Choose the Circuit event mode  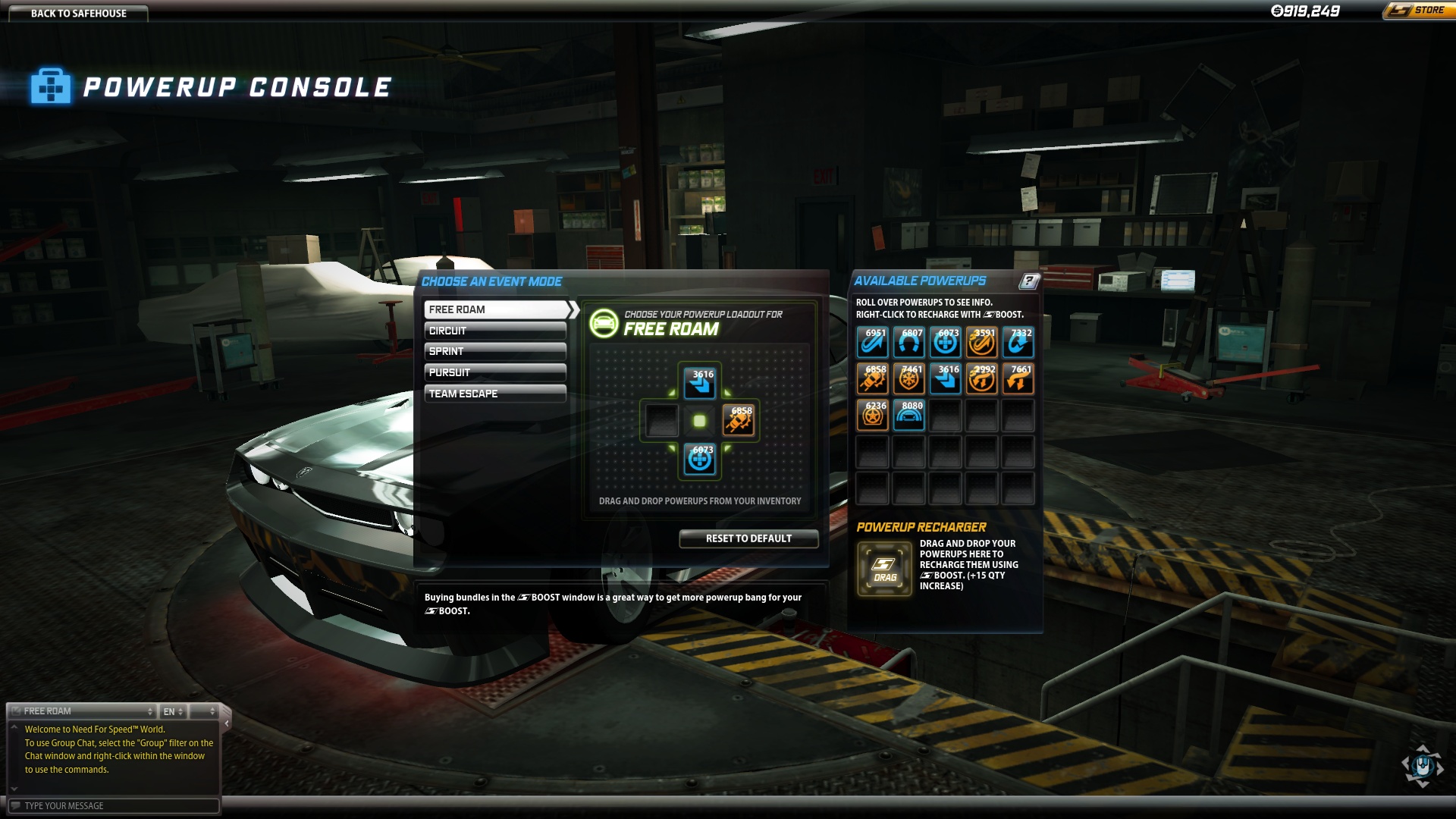[x=495, y=331]
